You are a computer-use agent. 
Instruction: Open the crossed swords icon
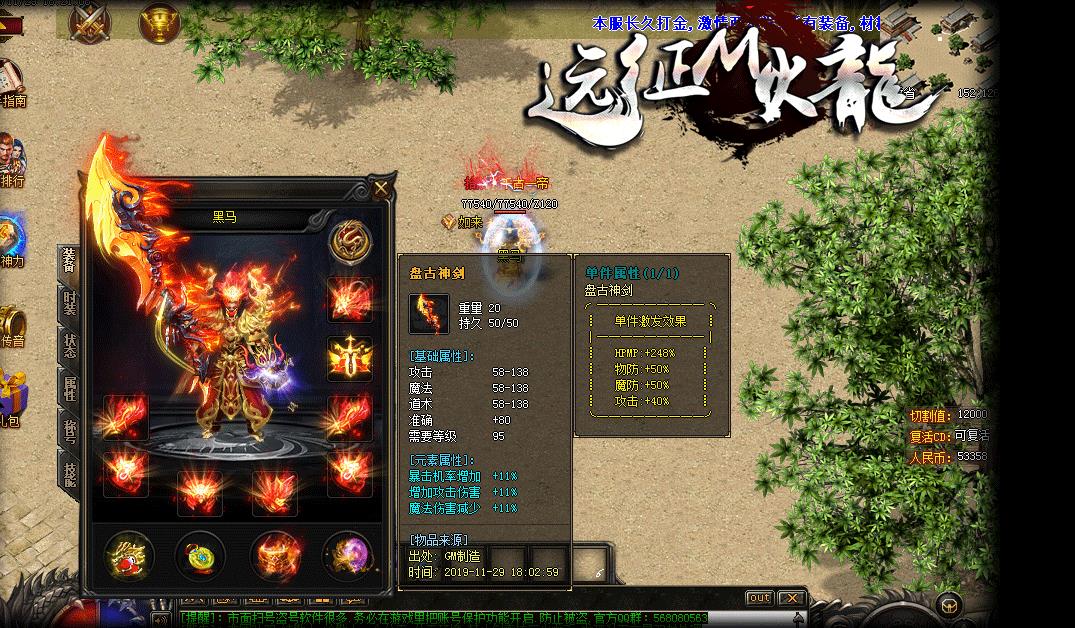pyautogui.click(x=89, y=19)
